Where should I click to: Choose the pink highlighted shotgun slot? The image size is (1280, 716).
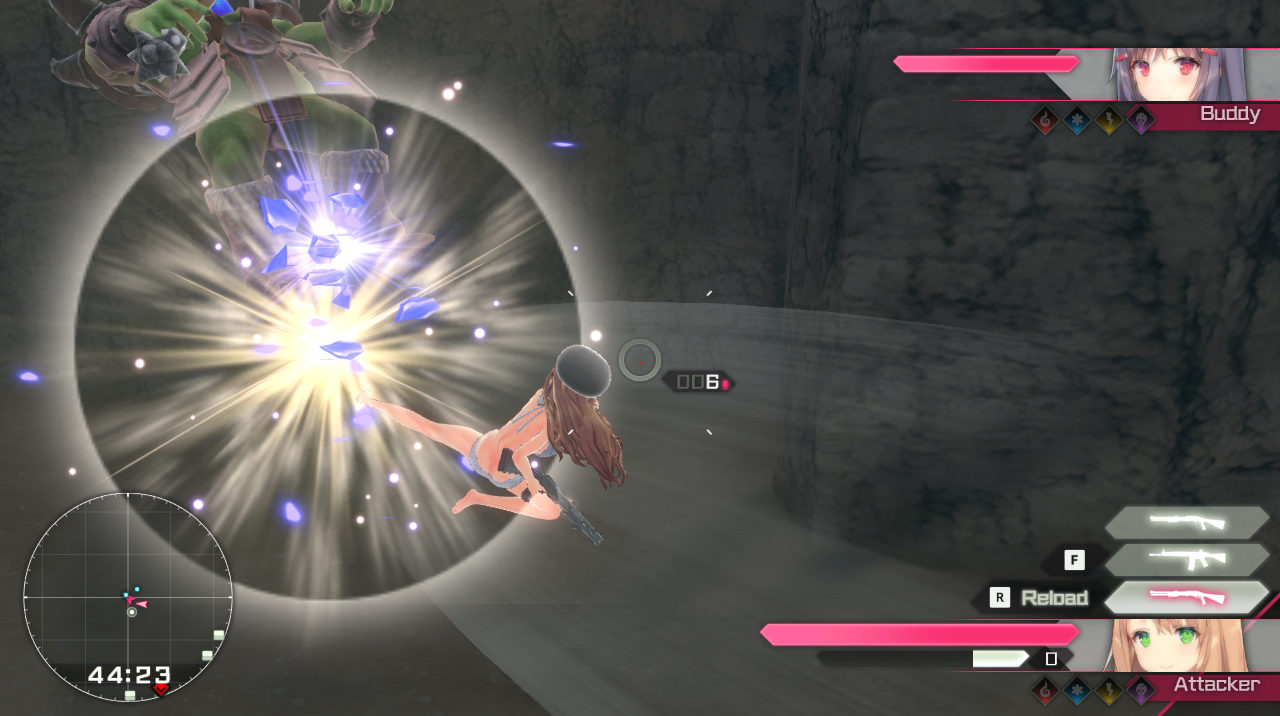(x=1187, y=597)
